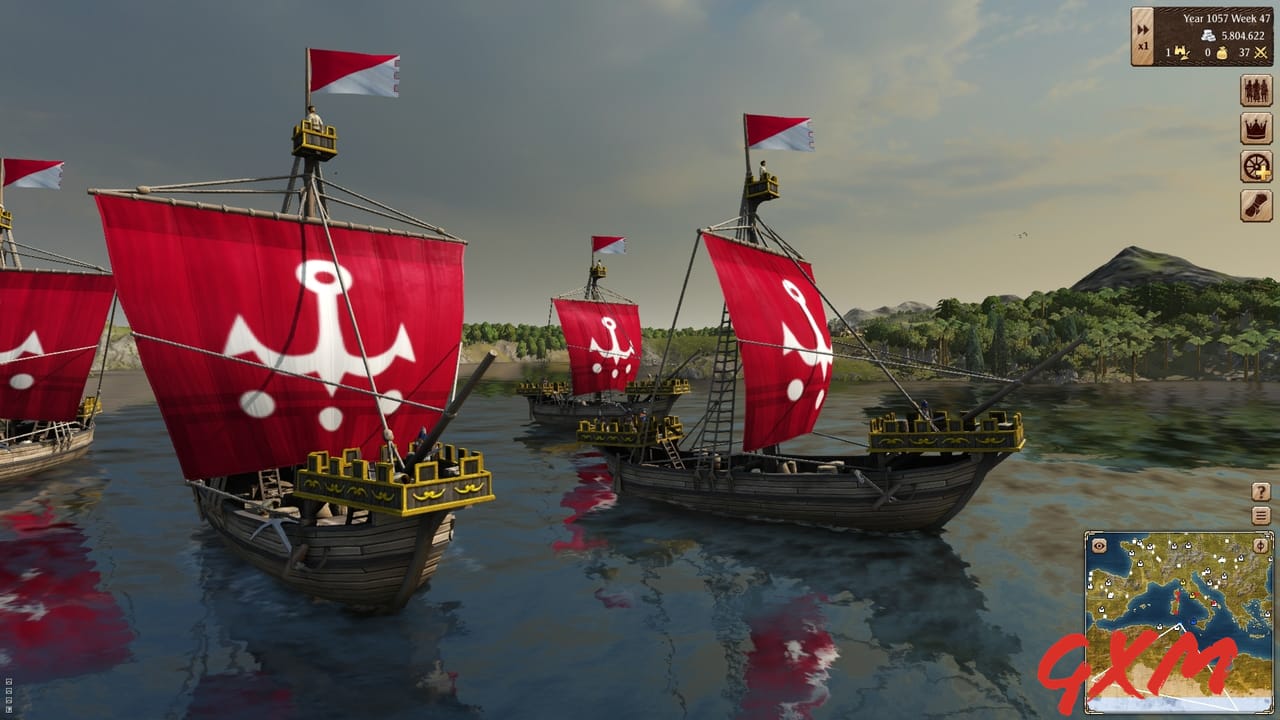This screenshot has height=720, width=1280.
Task: Click the gold money bag icon showing 0
Action: pyautogui.click(x=1222, y=53)
